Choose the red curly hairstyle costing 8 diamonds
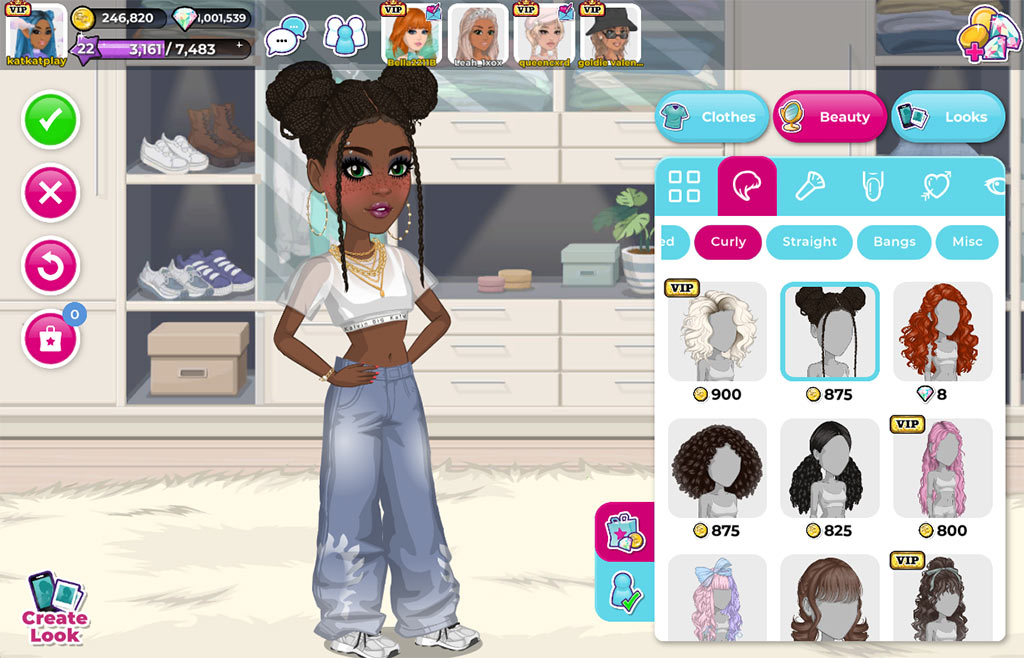 [x=942, y=332]
